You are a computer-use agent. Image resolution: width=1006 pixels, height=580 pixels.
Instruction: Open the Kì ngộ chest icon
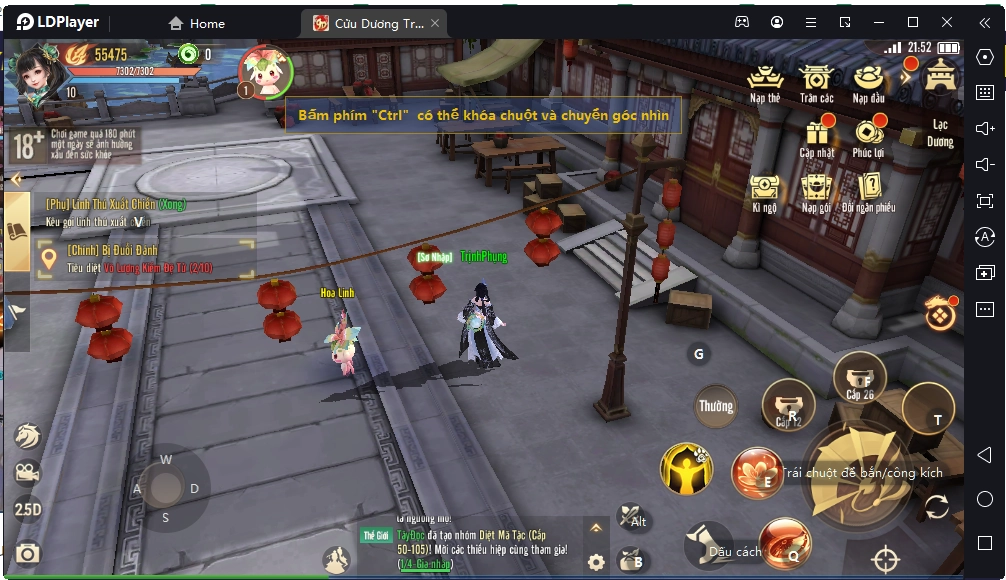[x=765, y=190]
